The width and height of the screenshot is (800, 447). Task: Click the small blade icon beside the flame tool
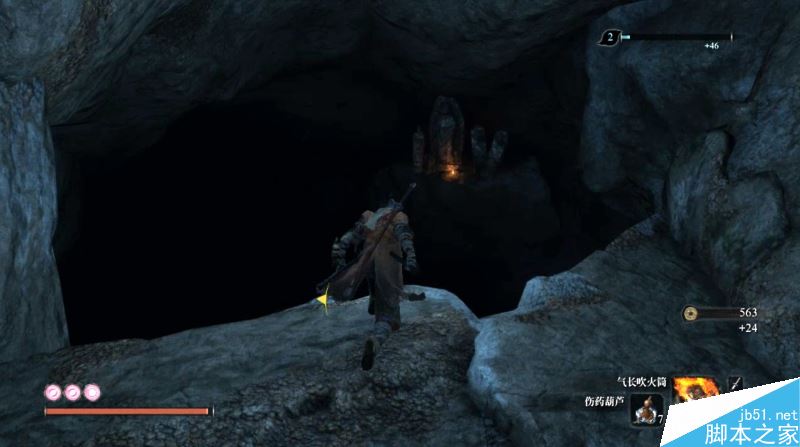click(735, 383)
